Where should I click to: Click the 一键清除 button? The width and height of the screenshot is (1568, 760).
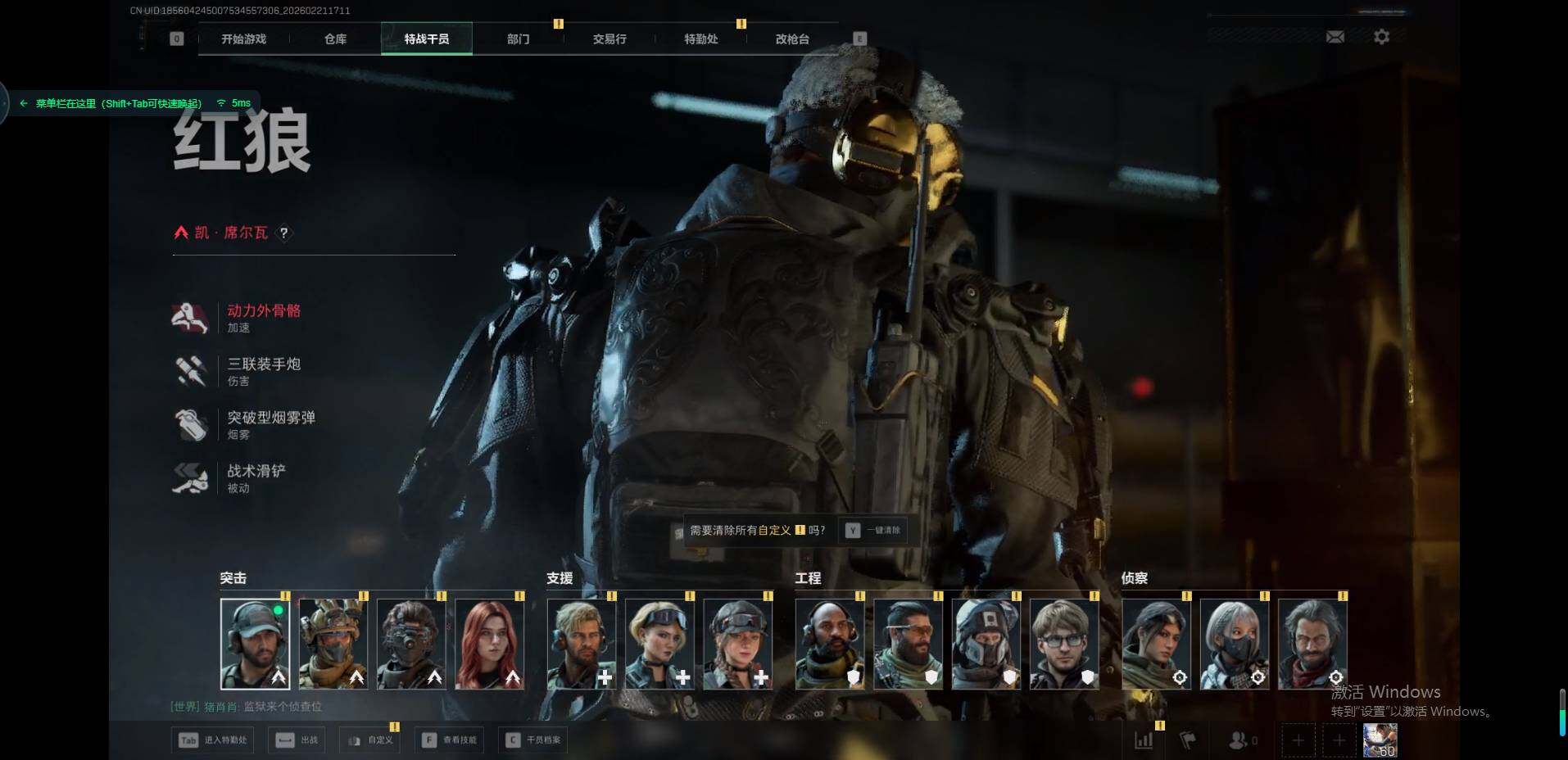tap(875, 531)
